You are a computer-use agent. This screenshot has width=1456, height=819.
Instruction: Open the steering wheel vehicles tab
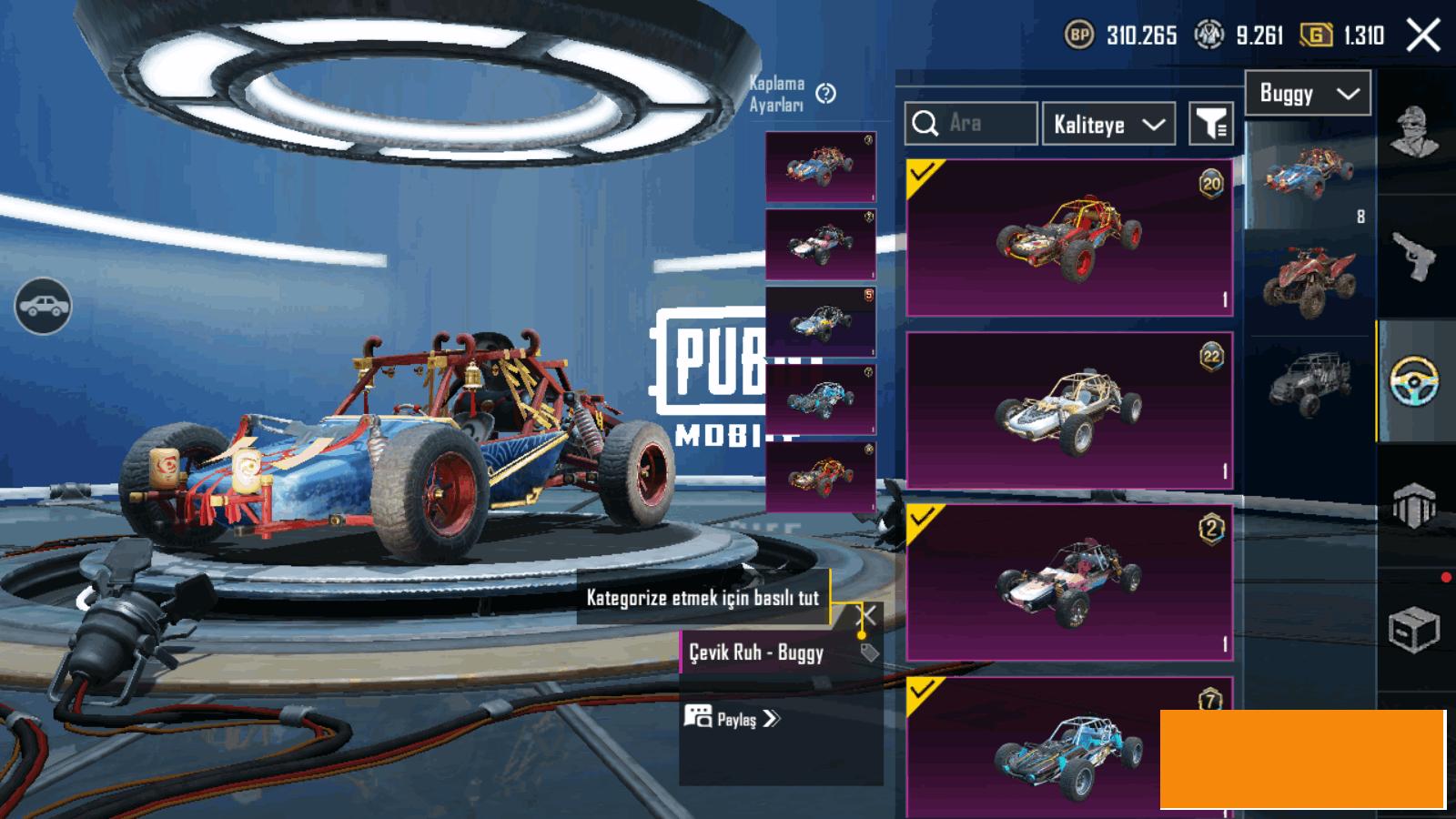click(x=1416, y=380)
